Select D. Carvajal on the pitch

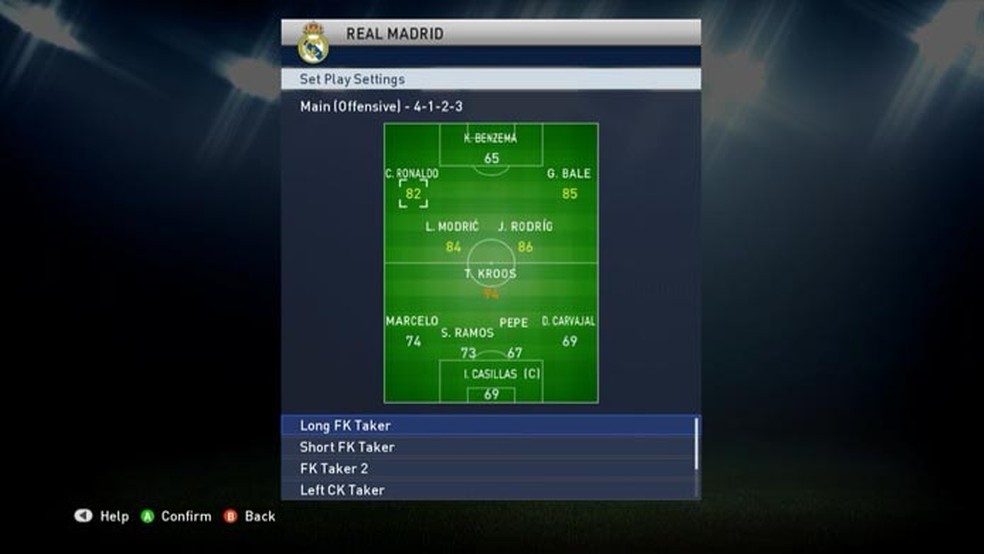(569, 331)
